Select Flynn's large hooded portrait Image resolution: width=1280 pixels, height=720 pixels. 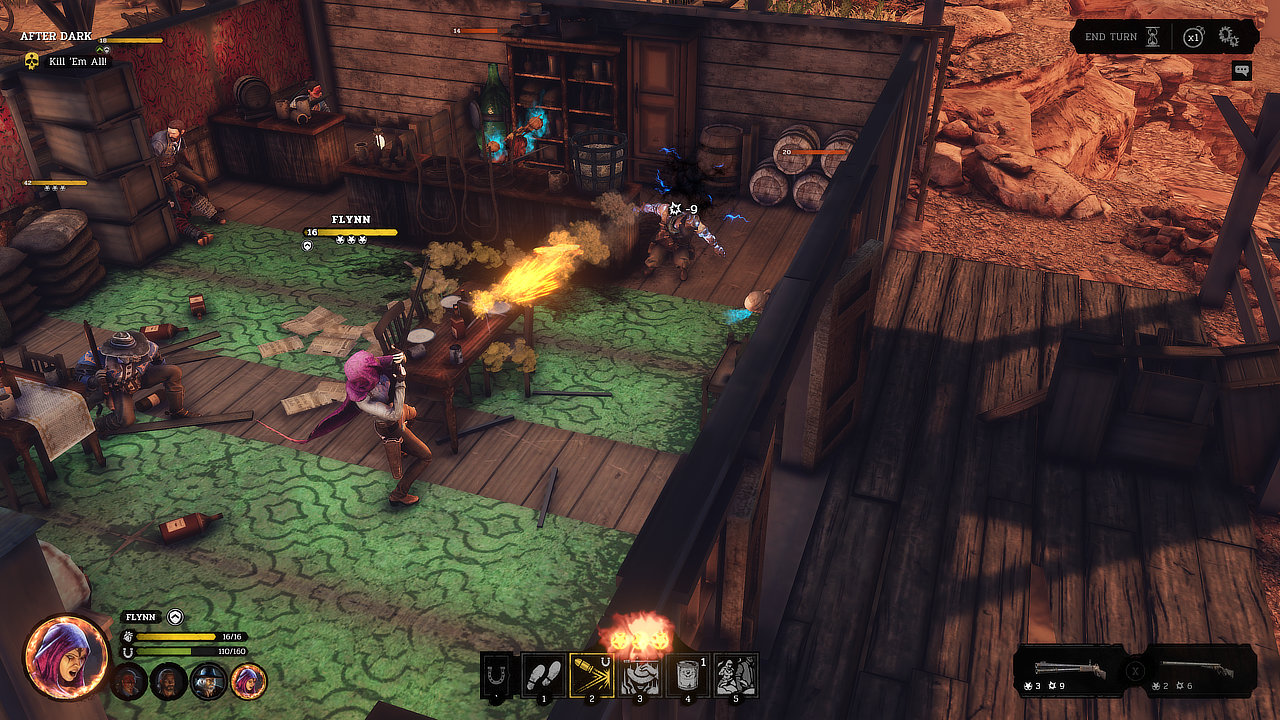coord(67,657)
